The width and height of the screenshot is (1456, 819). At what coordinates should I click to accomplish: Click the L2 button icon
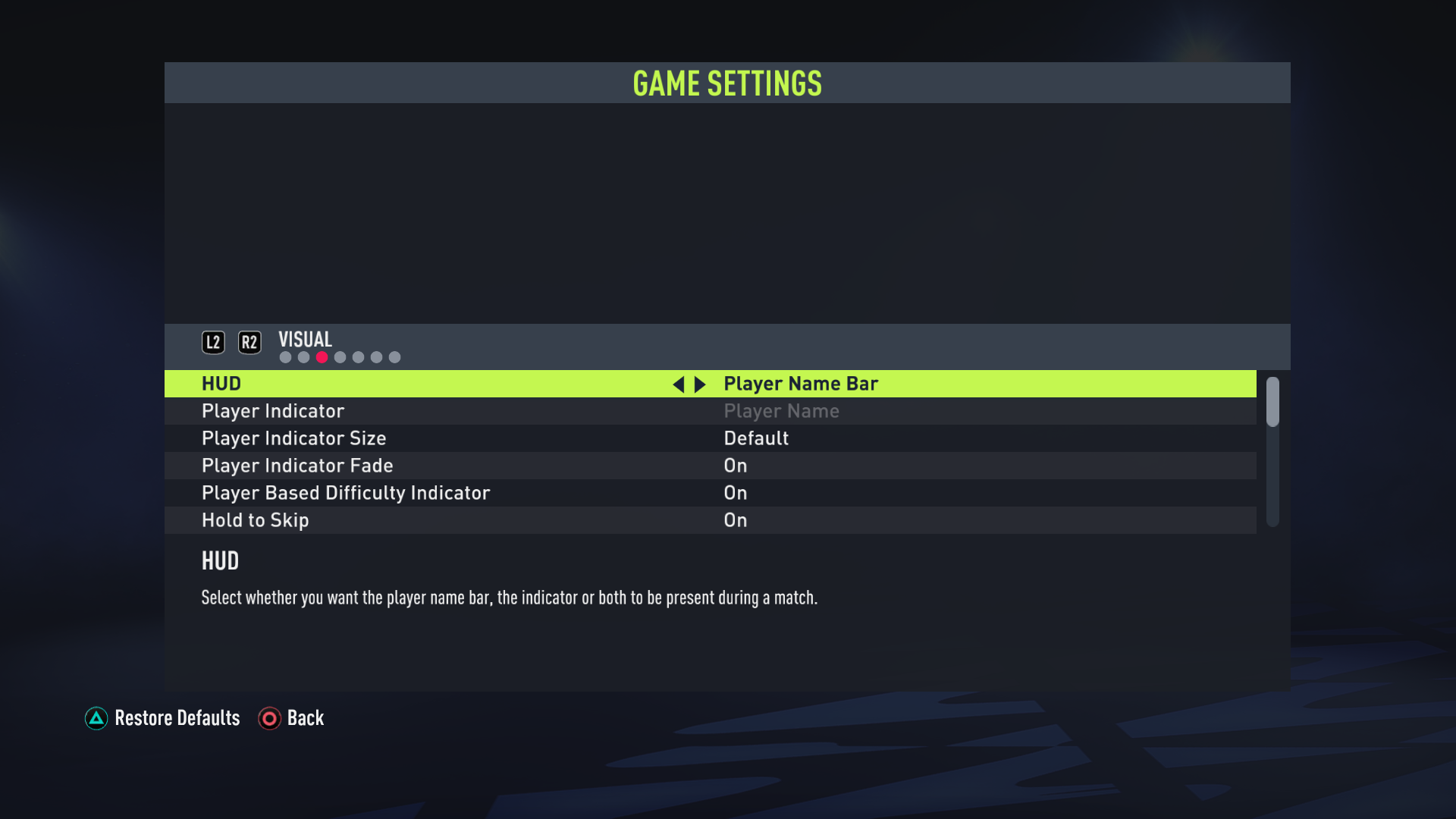click(x=213, y=342)
